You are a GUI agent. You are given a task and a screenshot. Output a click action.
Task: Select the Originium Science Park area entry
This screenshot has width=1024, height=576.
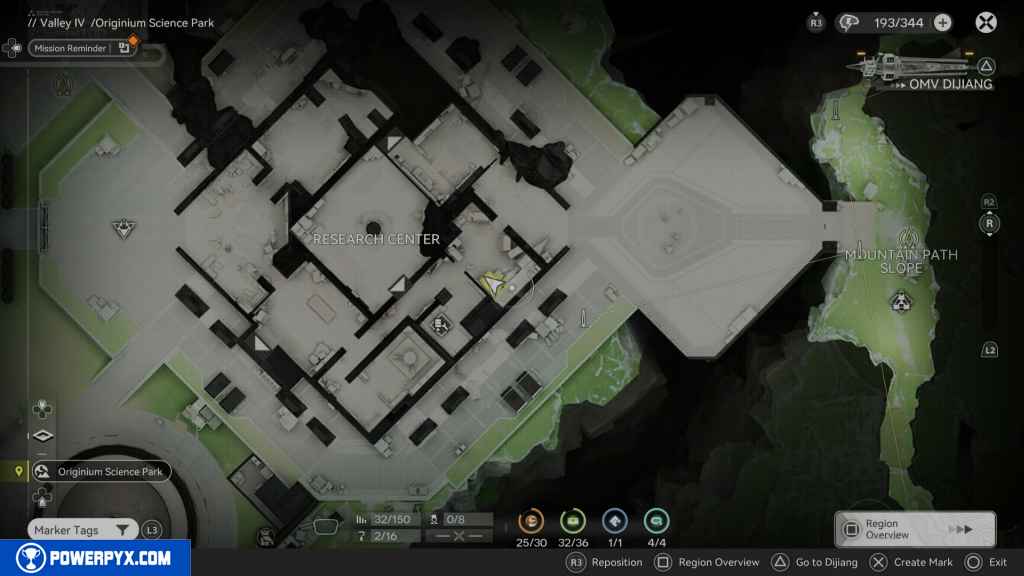click(100, 472)
